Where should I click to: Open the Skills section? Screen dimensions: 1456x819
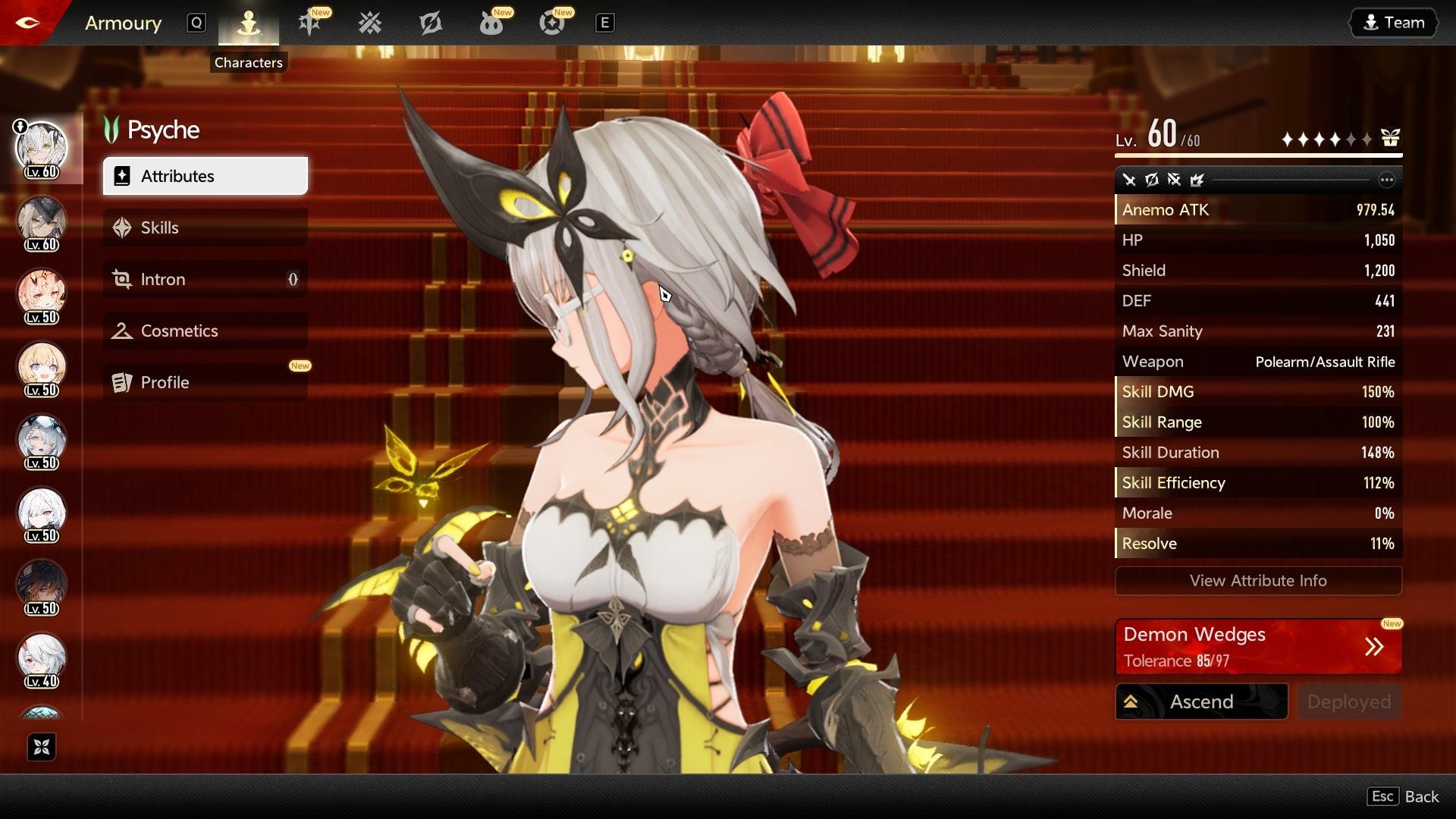205,227
